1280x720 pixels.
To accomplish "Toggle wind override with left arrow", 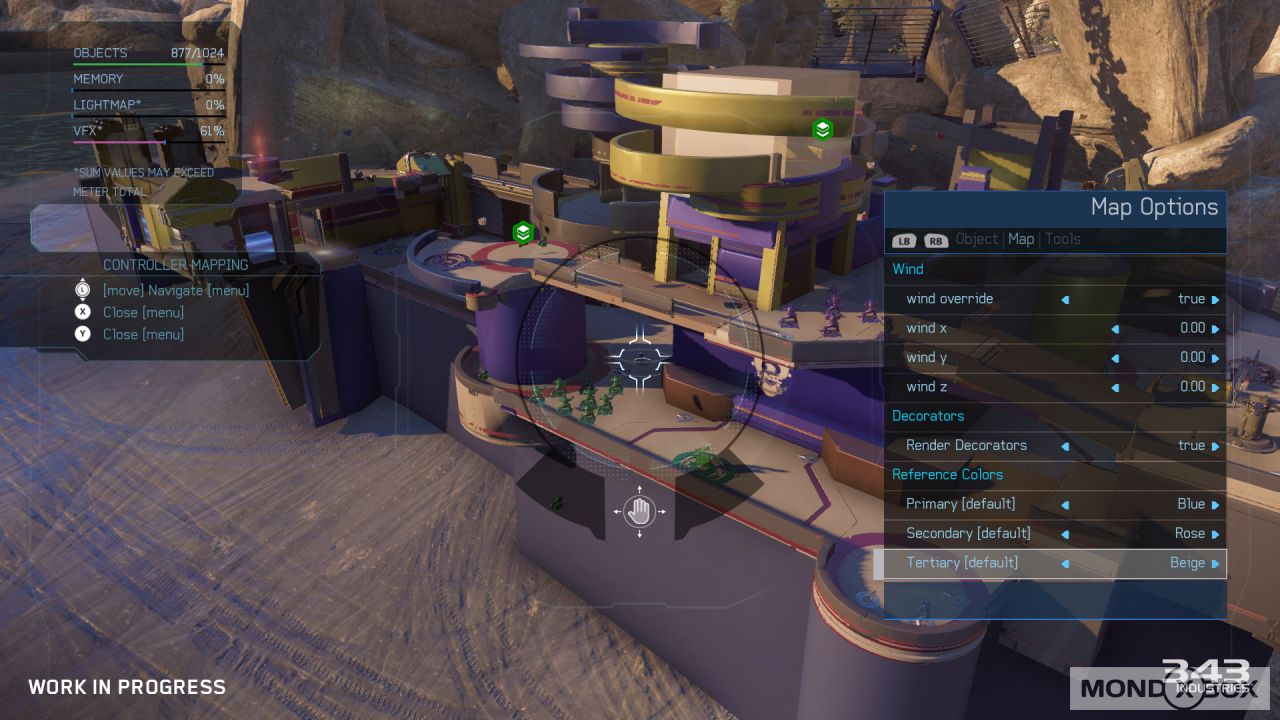I will point(1065,299).
